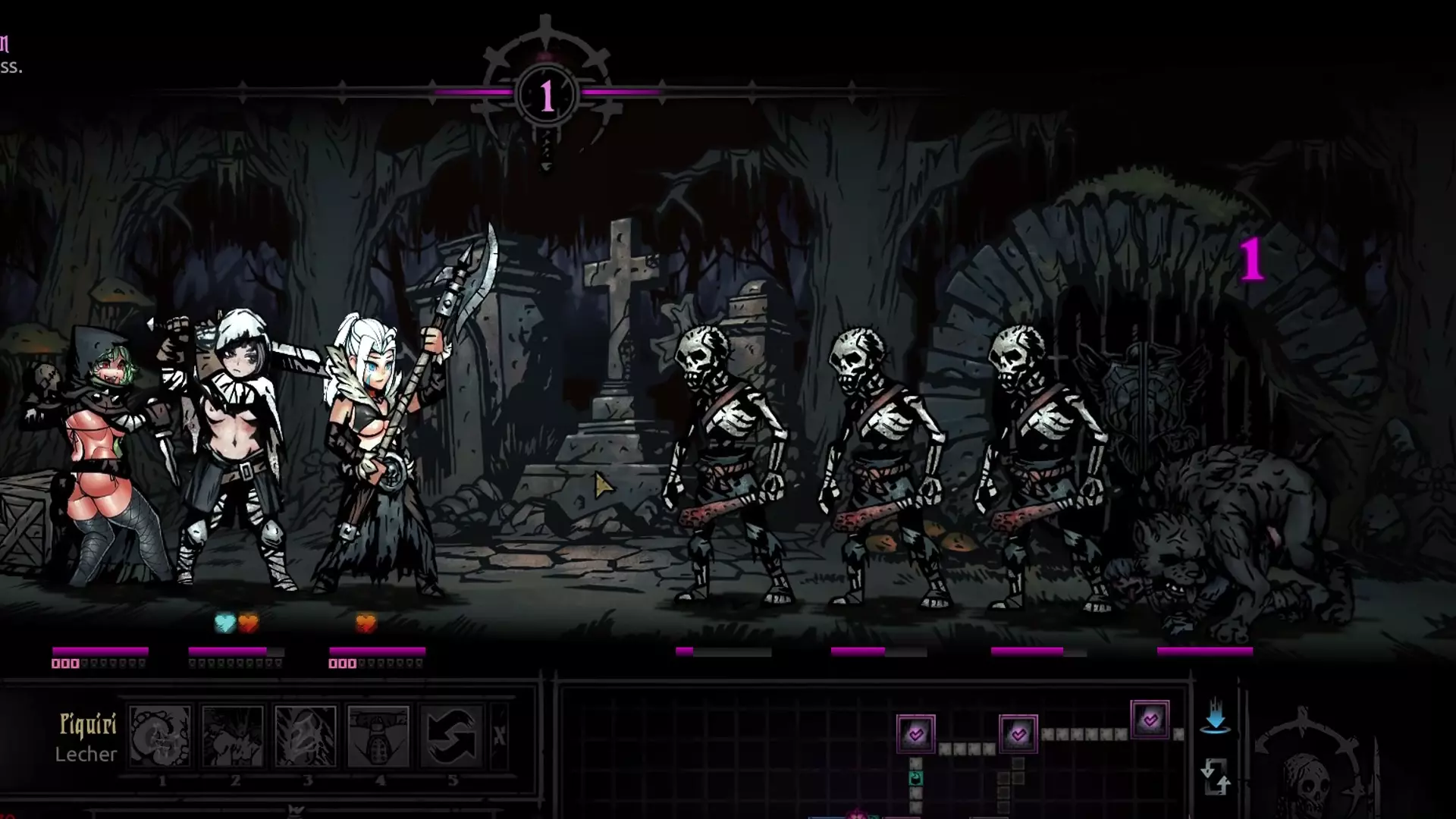1456x819 pixels.
Task: Use the skill numbered 4
Action: click(x=378, y=736)
